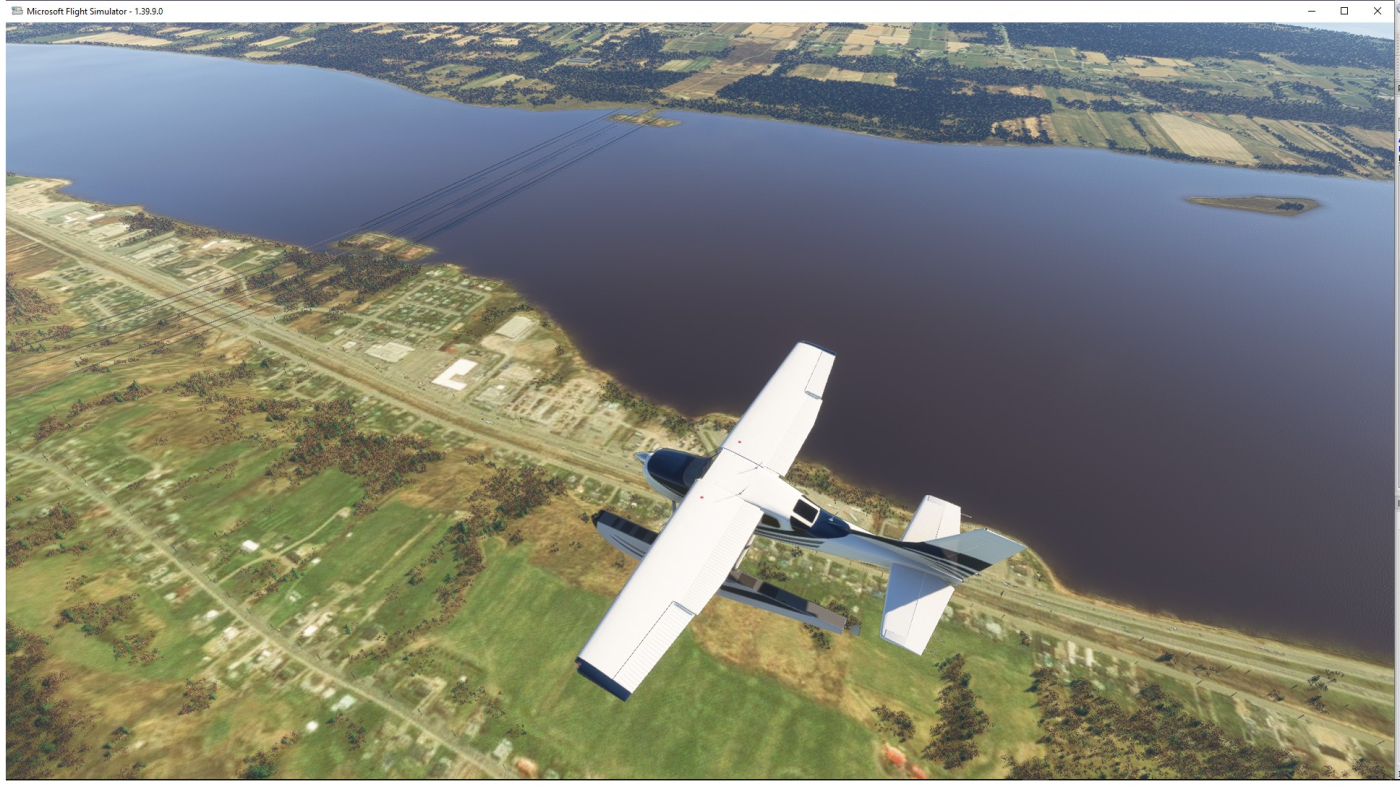Close the Microsoft Flight Simulator window
Screen dimensions: 1400x792
(x=1377, y=11)
